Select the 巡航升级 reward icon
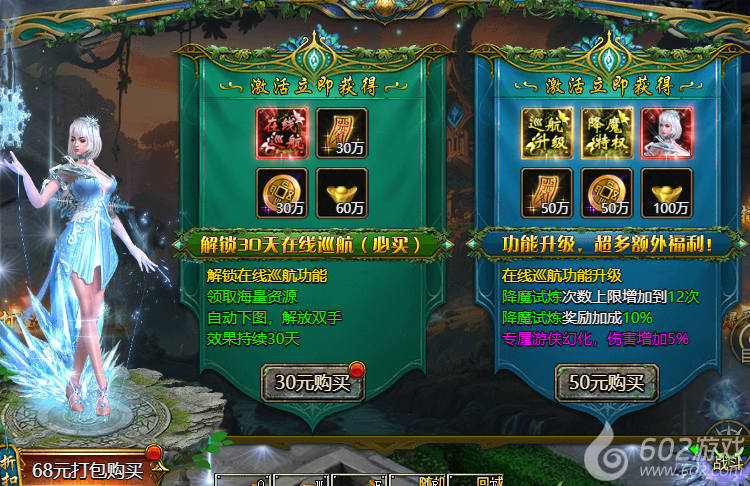 [546, 134]
